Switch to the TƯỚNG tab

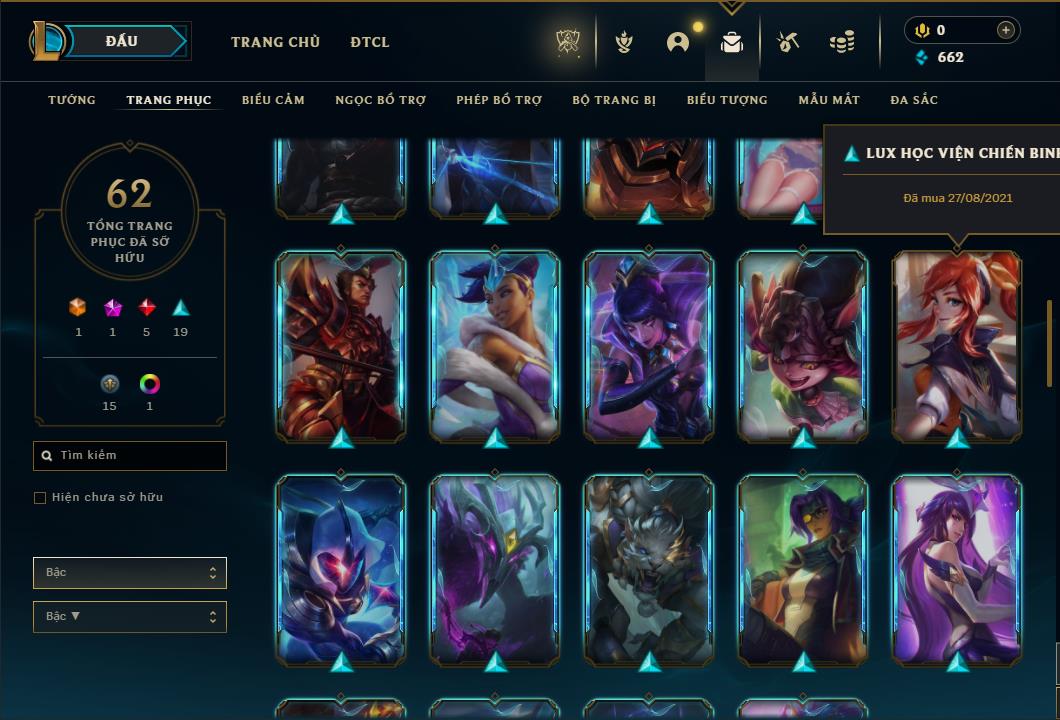(x=72, y=100)
